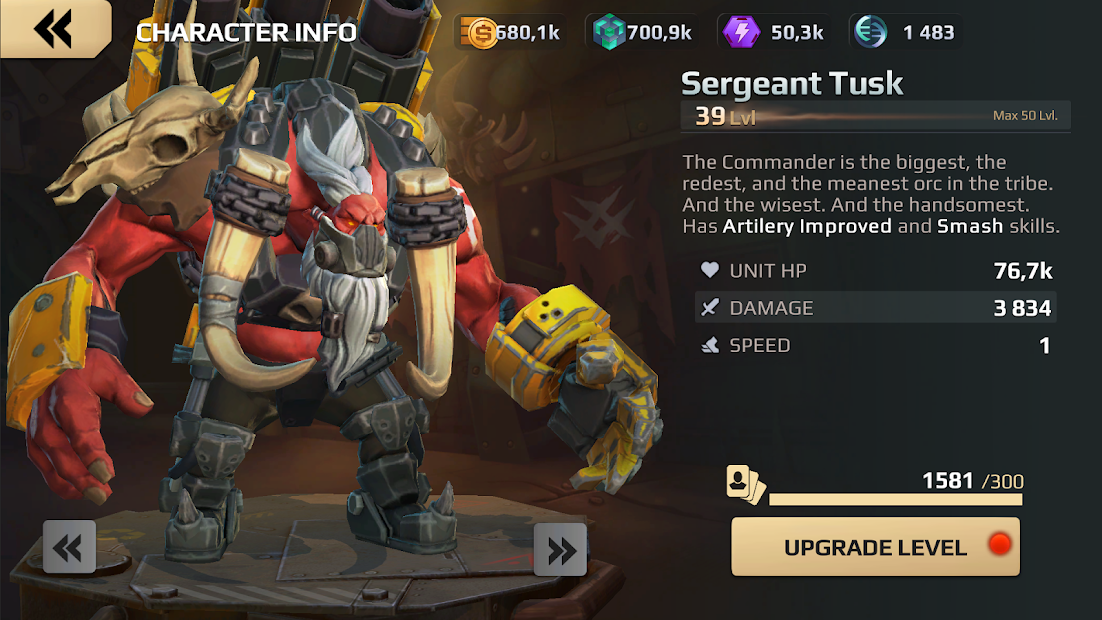Image resolution: width=1102 pixels, height=620 pixels.
Task: Tap the teal cube resource counter
Action: (641, 32)
